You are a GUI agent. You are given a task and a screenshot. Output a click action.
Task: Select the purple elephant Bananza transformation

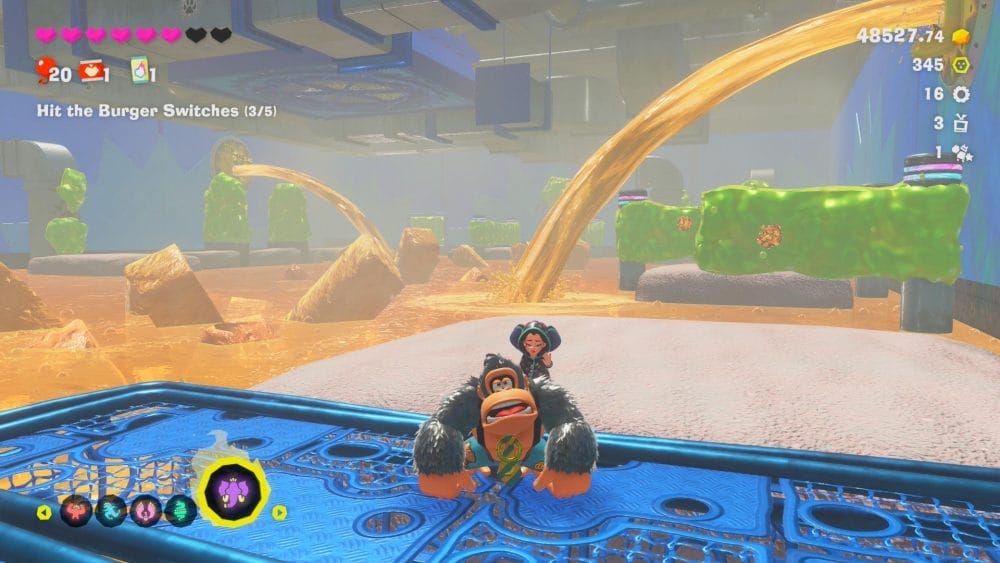[x=233, y=491]
